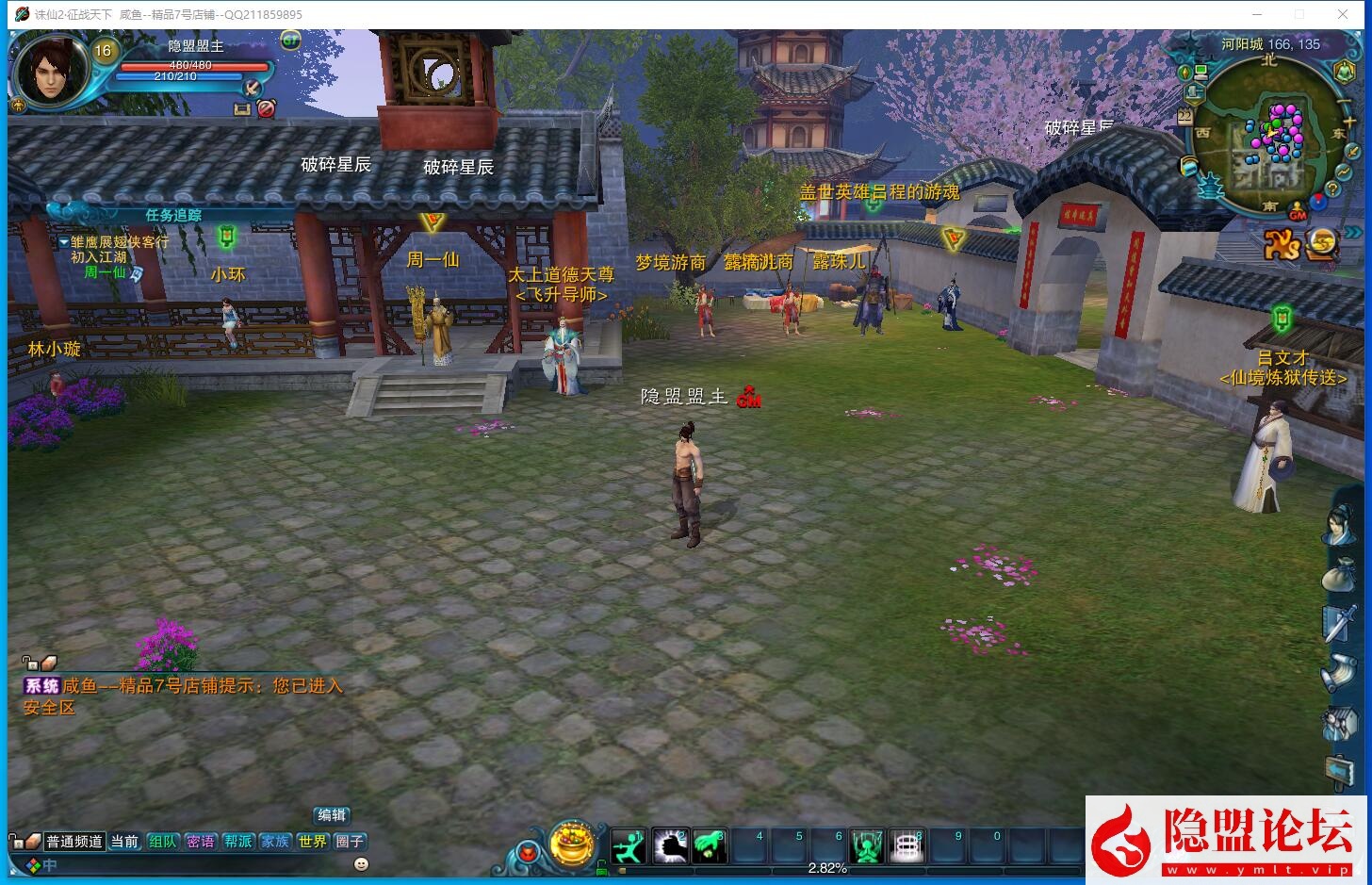Open the quest scroll menu

[1339, 673]
